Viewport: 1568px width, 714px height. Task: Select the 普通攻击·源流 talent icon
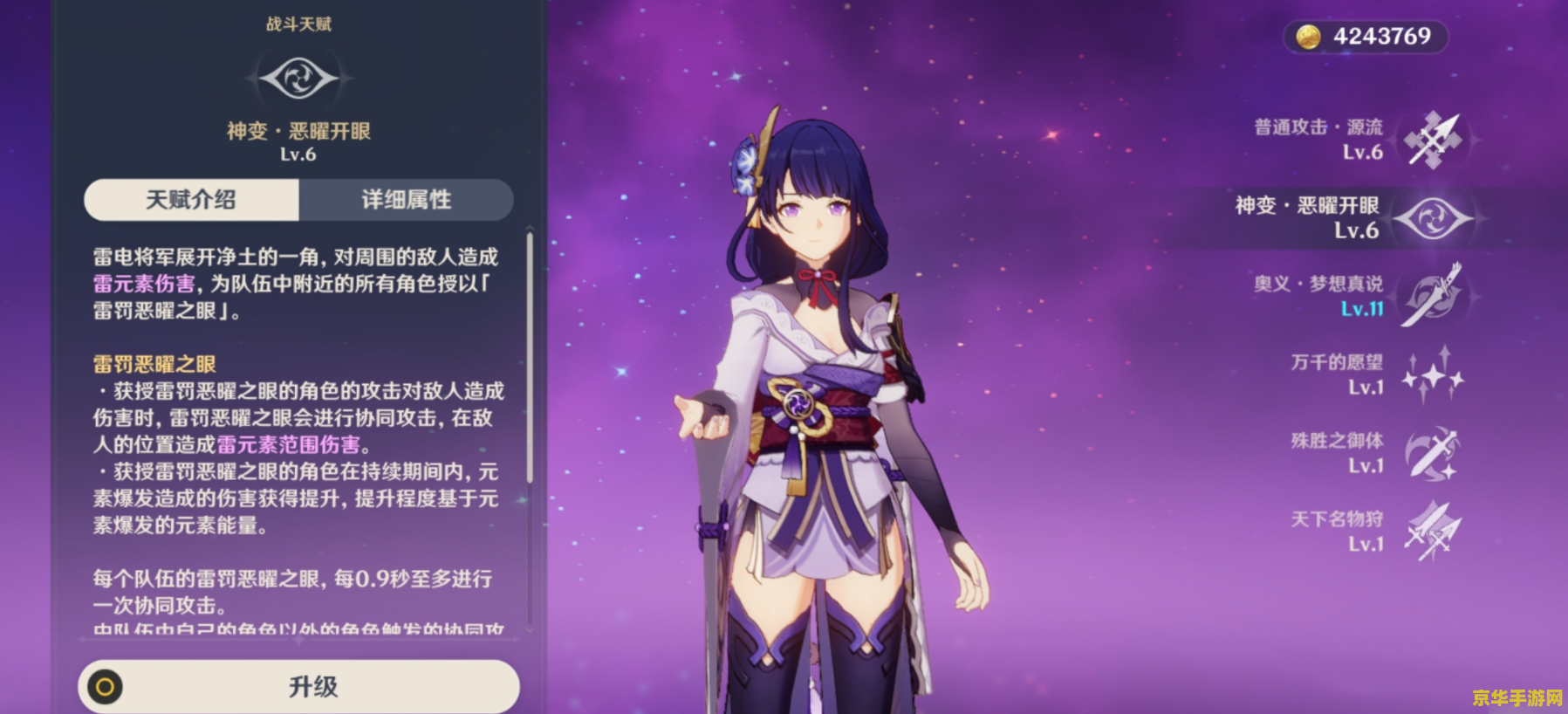[1432, 139]
